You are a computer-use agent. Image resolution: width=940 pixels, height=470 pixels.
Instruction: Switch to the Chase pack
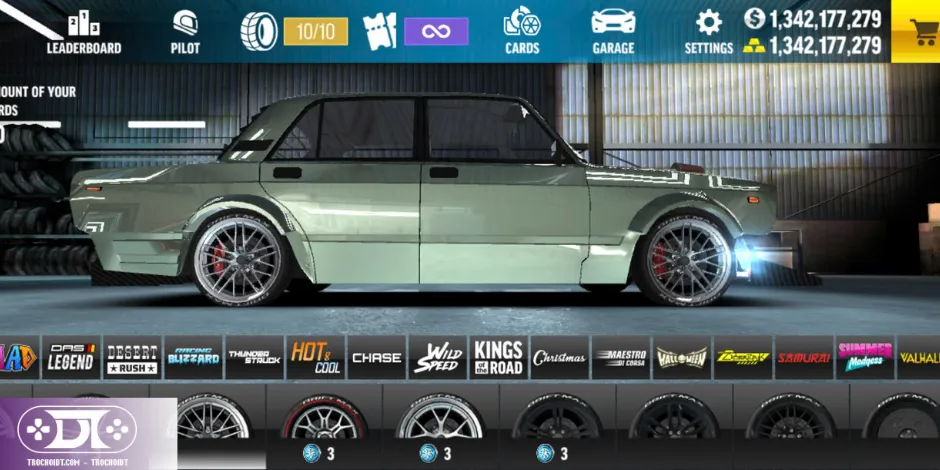coord(376,357)
